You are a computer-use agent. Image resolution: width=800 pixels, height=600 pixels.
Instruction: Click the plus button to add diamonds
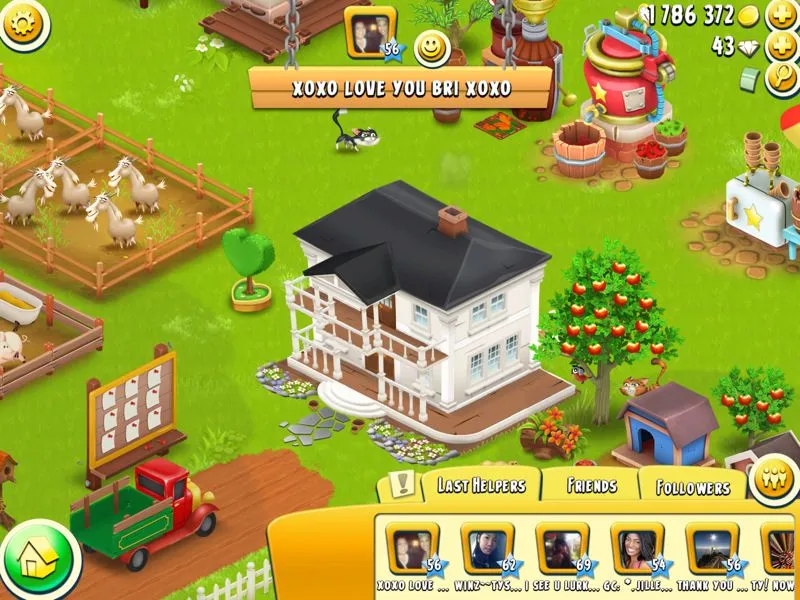point(781,47)
